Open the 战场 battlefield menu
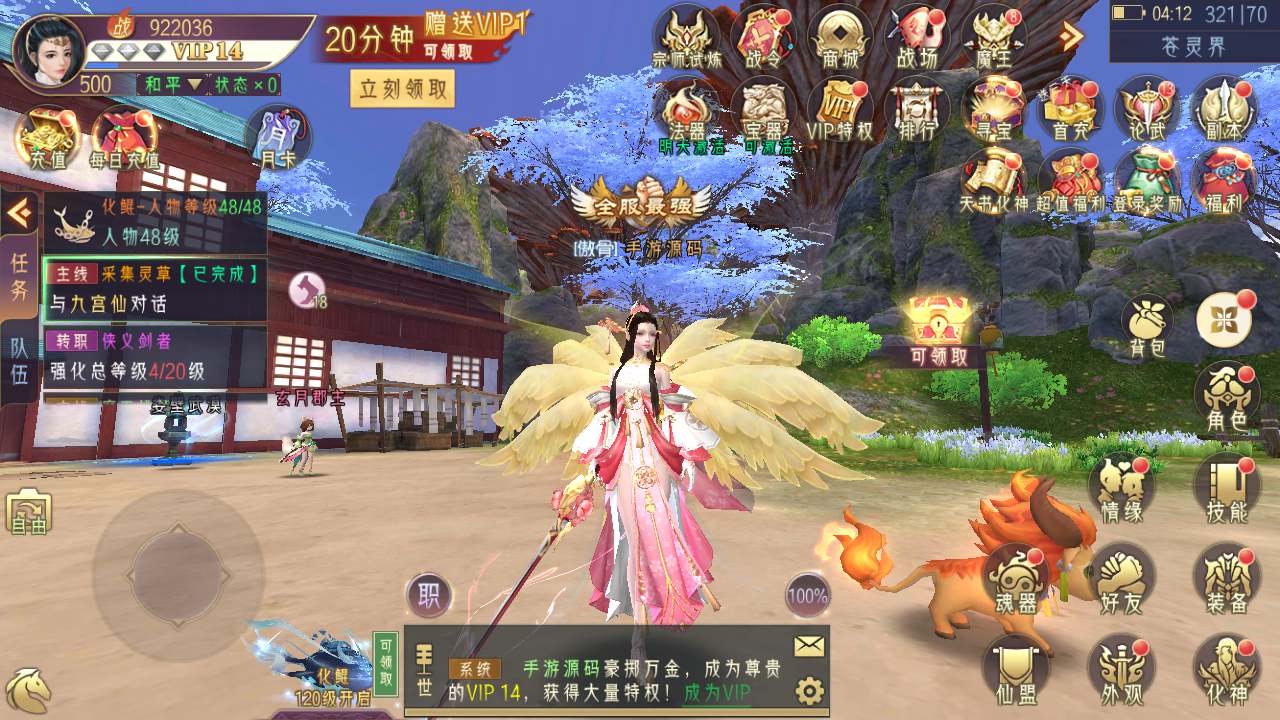The image size is (1280, 720). tap(916, 38)
